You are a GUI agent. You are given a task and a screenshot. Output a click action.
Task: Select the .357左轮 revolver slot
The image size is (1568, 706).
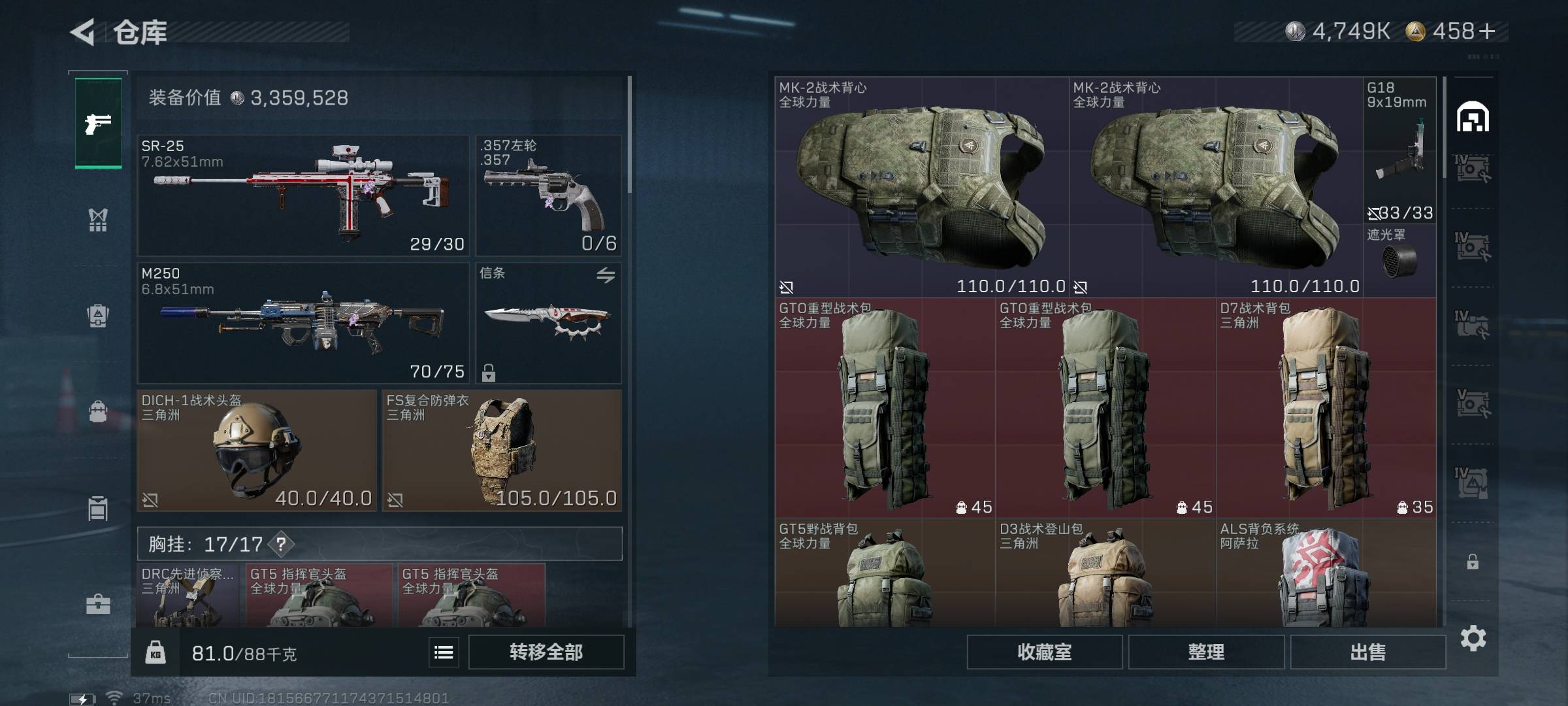tap(548, 195)
